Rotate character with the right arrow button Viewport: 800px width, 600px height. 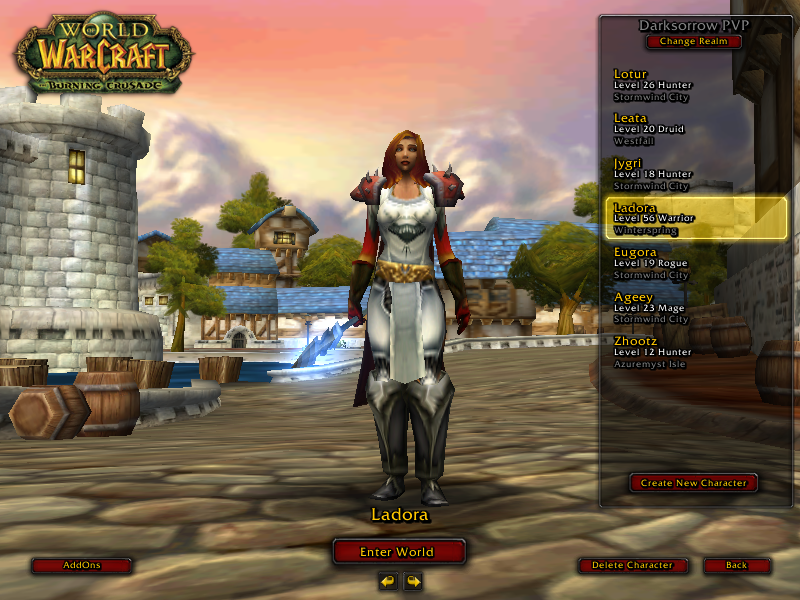pyautogui.click(x=412, y=581)
